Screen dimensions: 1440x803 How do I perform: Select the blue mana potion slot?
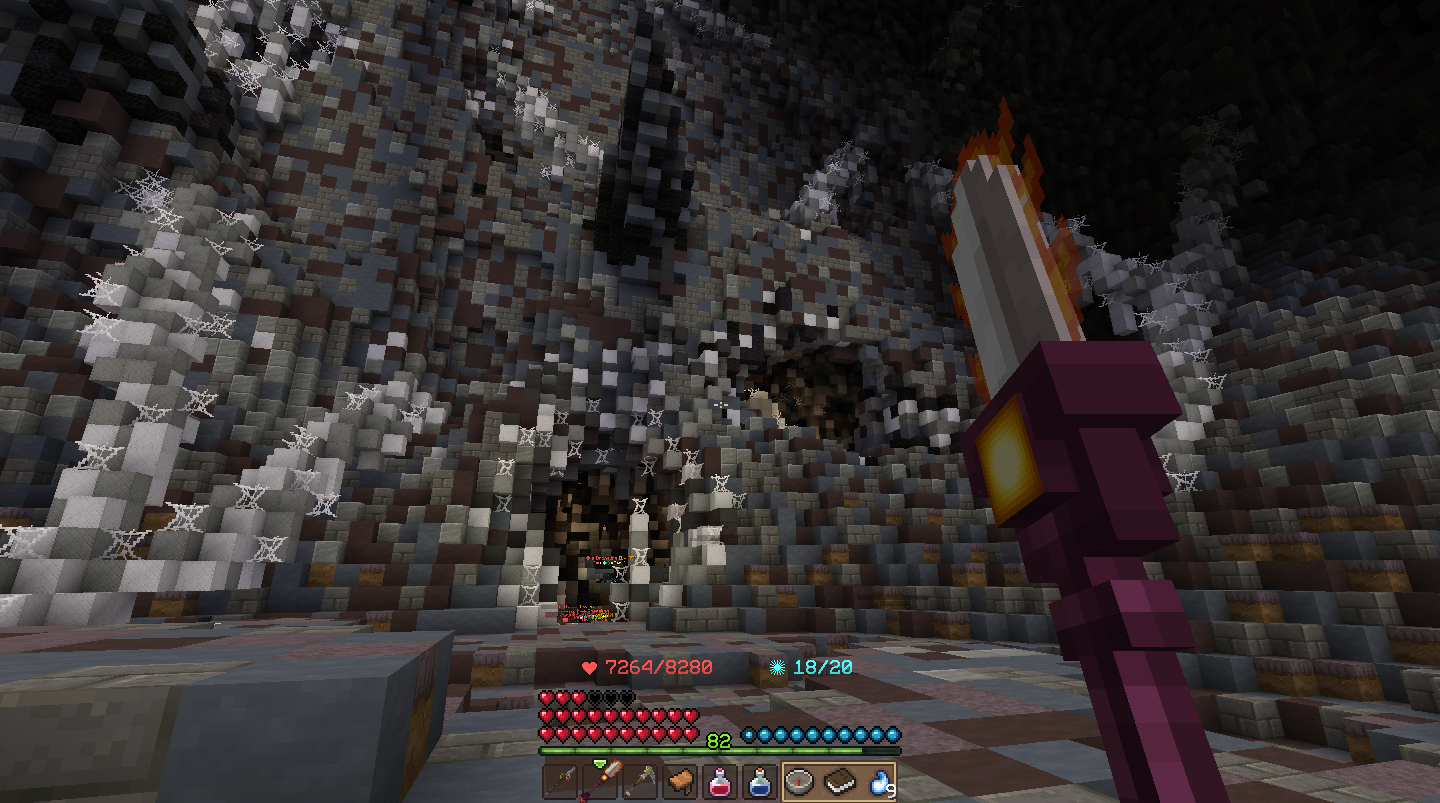pyautogui.click(x=760, y=780)
